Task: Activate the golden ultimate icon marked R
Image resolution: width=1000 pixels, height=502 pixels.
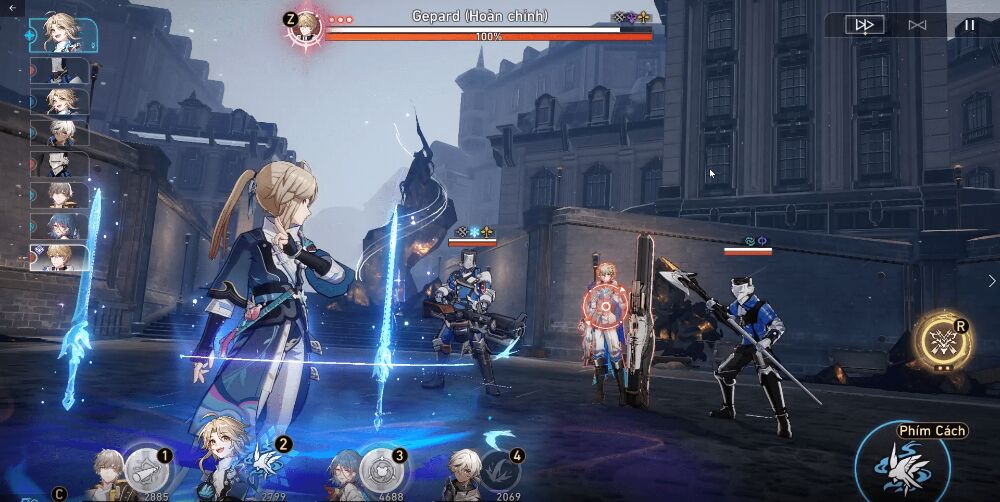Action: tap(942, 339)
